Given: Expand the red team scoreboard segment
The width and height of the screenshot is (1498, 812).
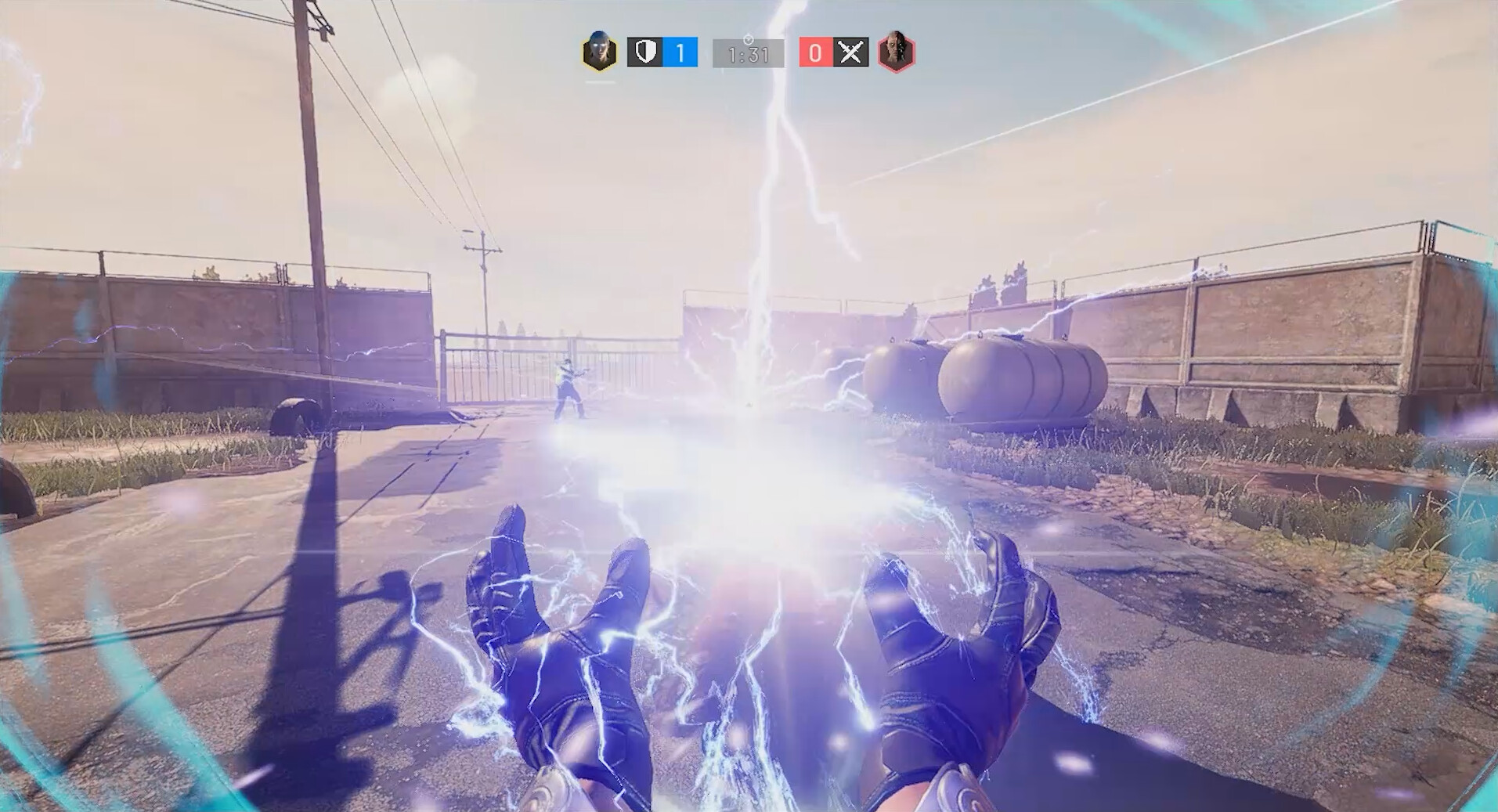Looking at the screenshot, I should point(835,52).
